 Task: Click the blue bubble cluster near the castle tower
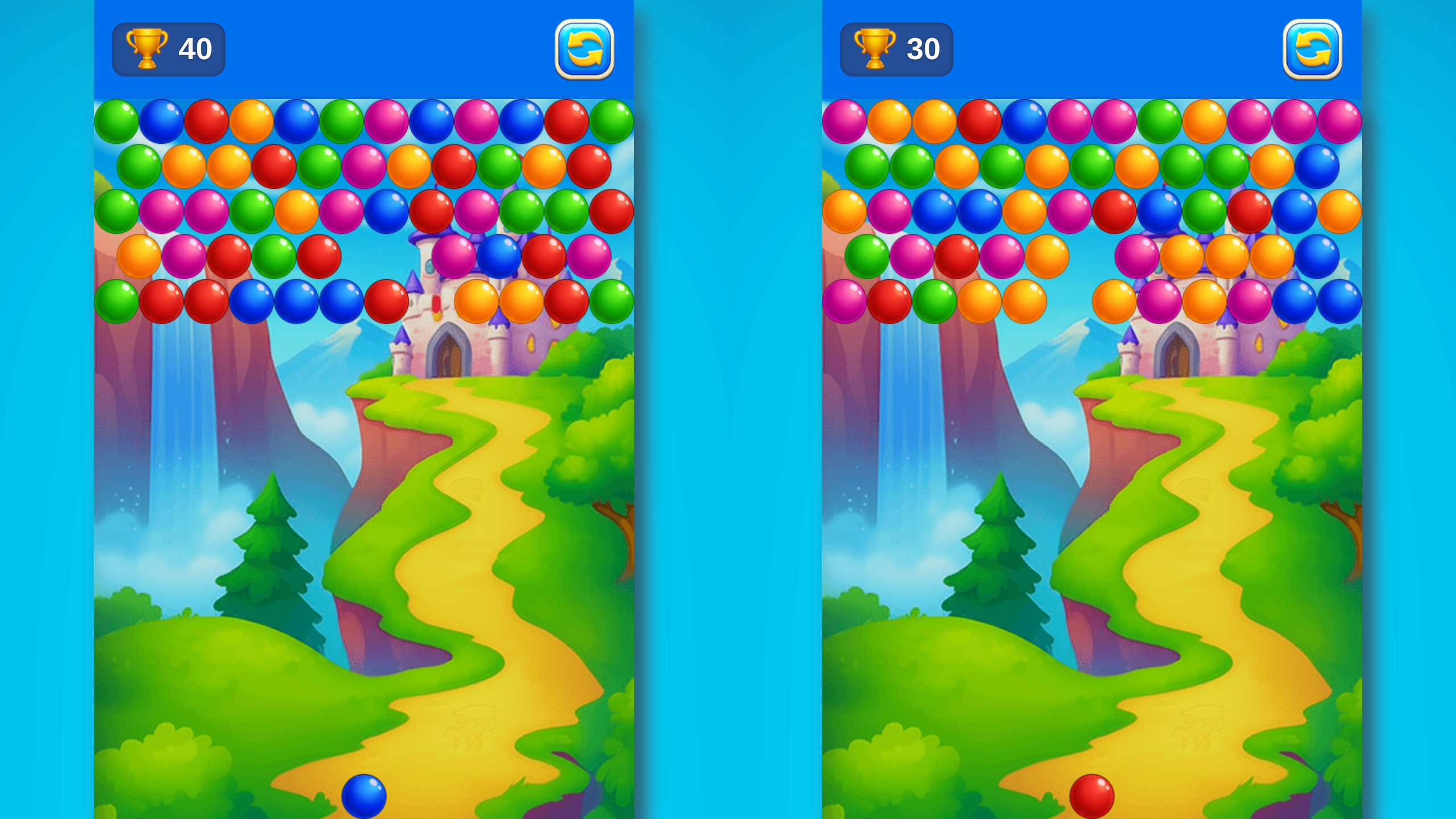click(x=498, y=256)
